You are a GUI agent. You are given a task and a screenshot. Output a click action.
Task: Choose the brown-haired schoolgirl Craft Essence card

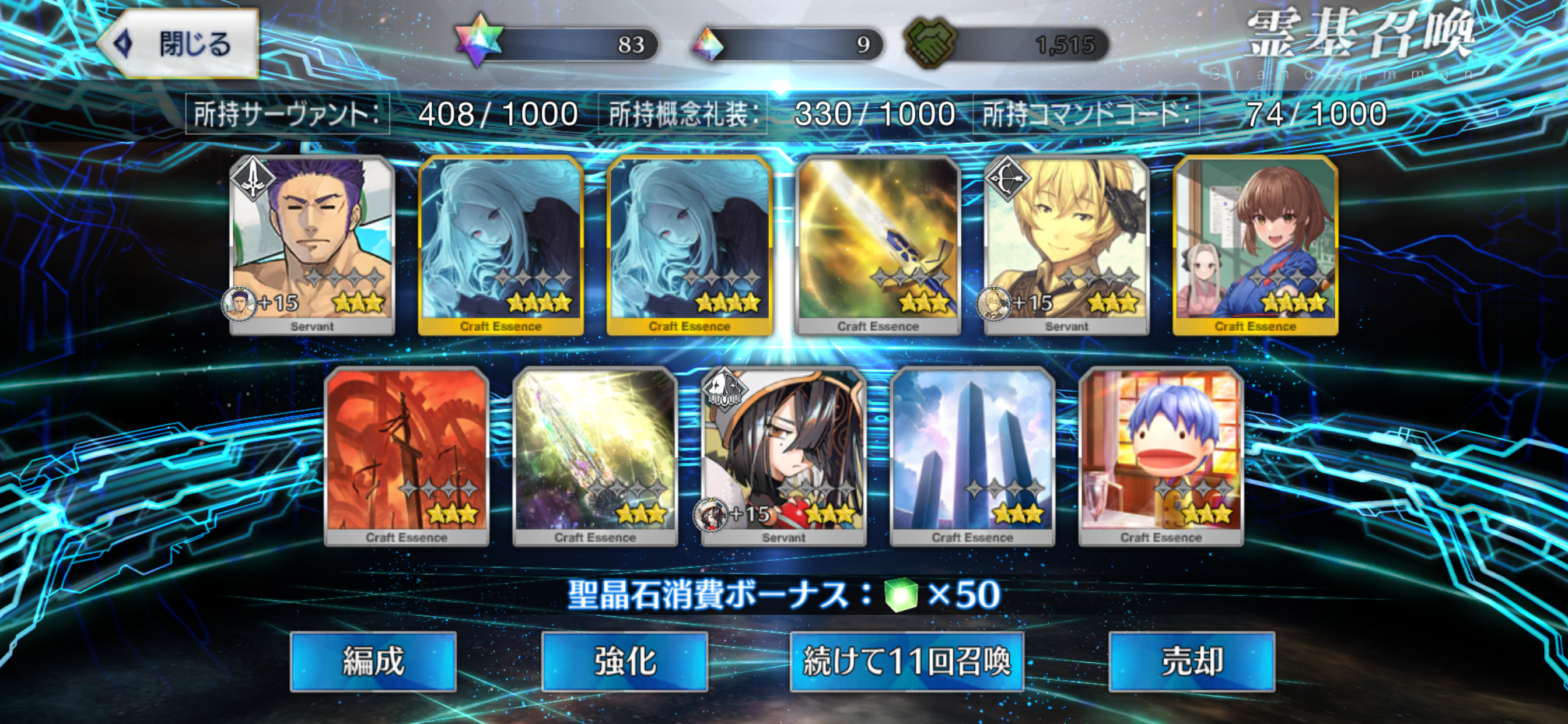1255,243
